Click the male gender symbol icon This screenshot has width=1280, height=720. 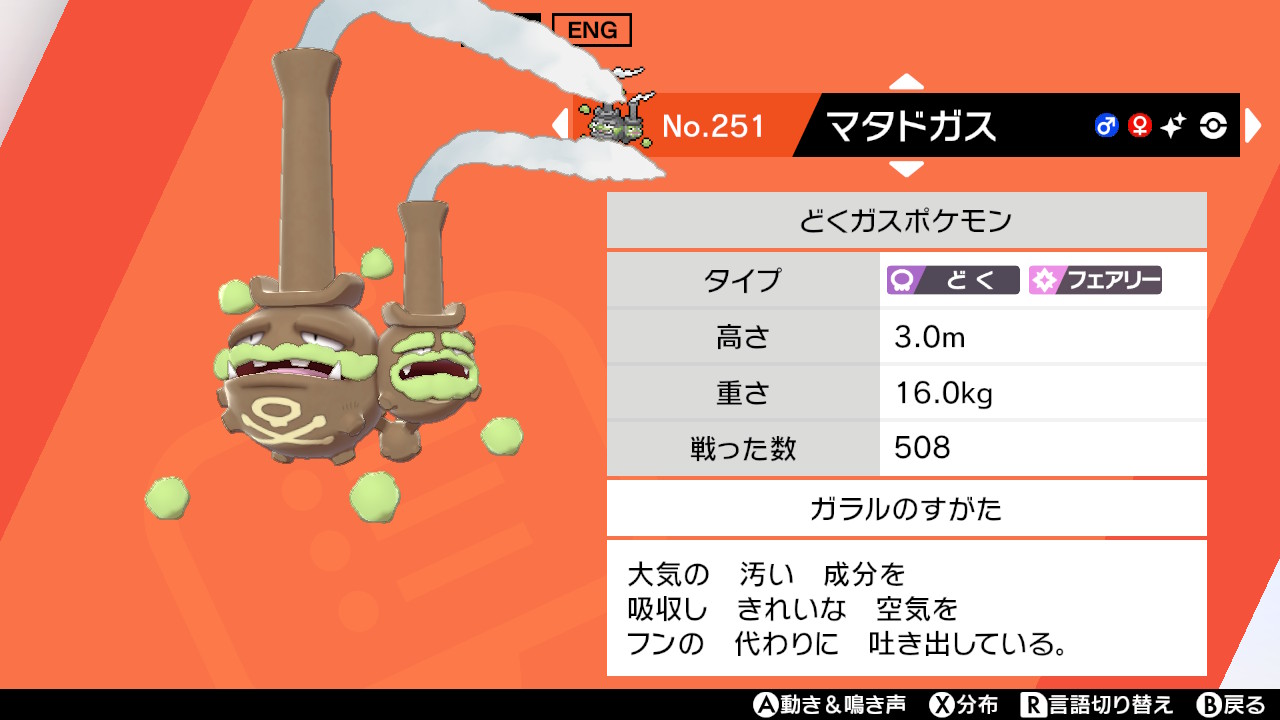pos(1105,125)
